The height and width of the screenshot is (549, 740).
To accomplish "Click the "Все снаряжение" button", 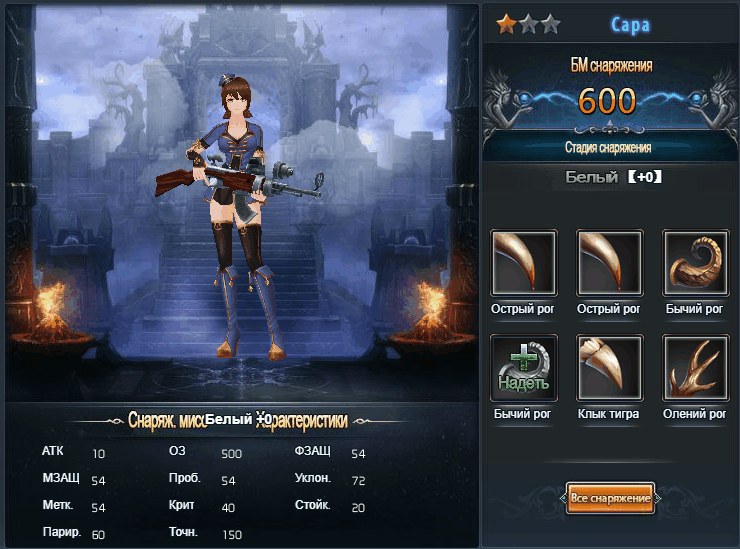I will (x=610, y=498).
